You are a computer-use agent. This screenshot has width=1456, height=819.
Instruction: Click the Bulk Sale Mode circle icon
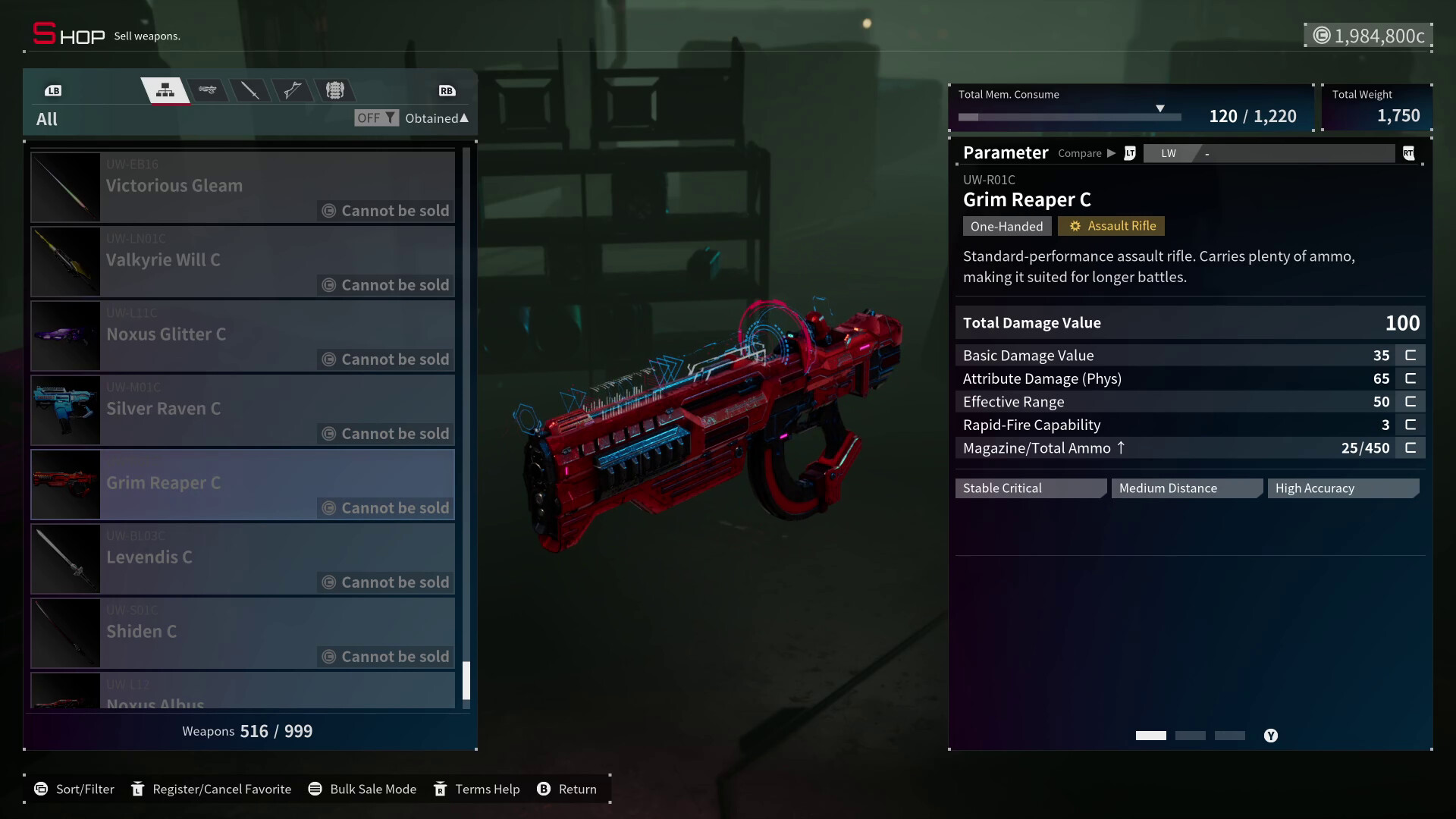(x=316, y=789)
